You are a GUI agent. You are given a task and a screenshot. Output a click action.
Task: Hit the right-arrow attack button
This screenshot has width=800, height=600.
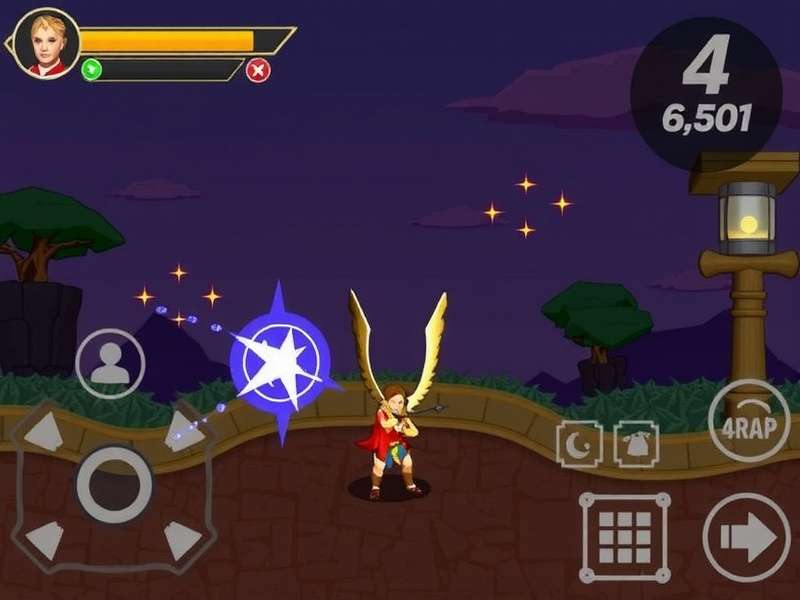pyautogui.click(x=746, y=538)
